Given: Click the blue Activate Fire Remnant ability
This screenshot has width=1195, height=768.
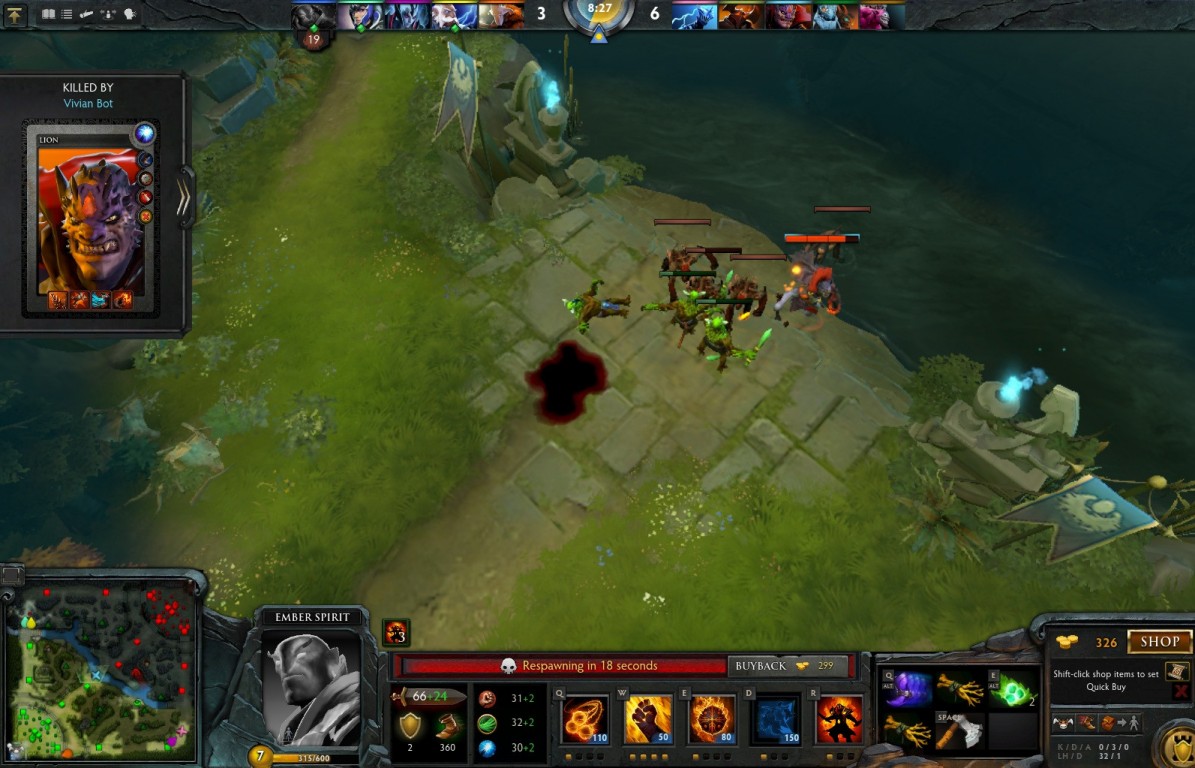Looking at the screenshot, I should [x=775, y=719].
